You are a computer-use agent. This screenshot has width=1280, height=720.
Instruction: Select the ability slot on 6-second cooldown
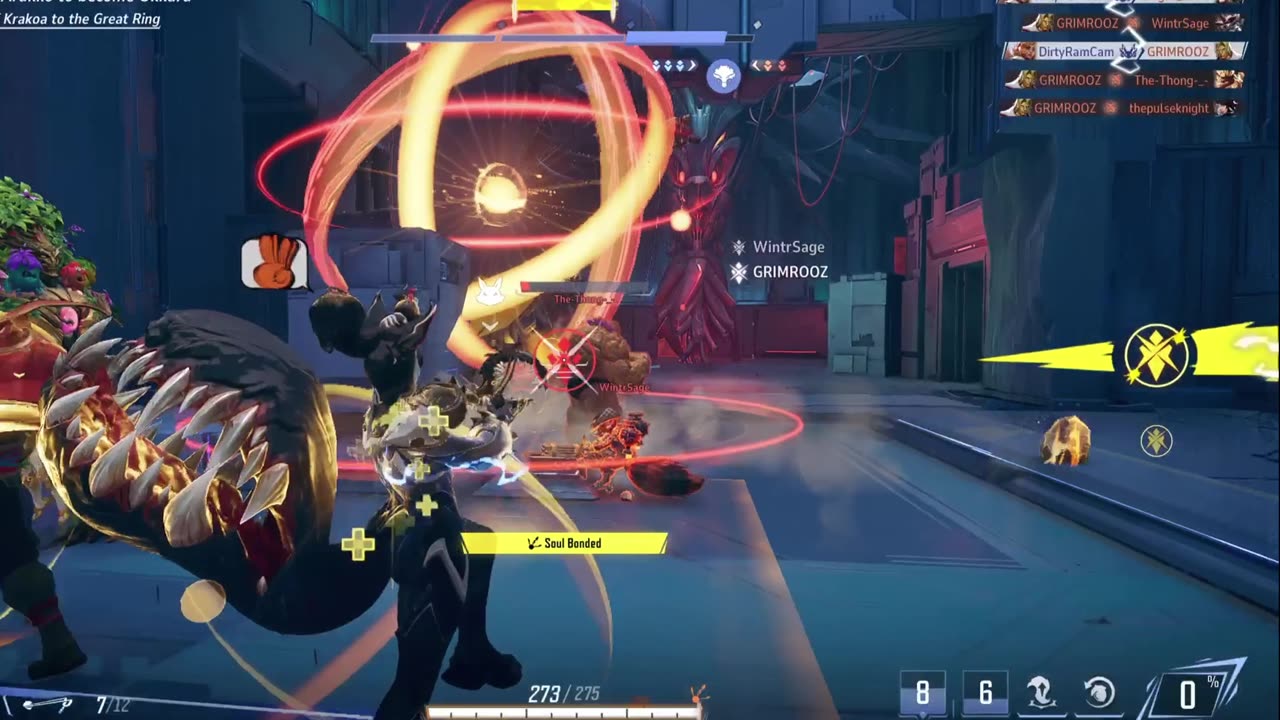coord(985,693)
